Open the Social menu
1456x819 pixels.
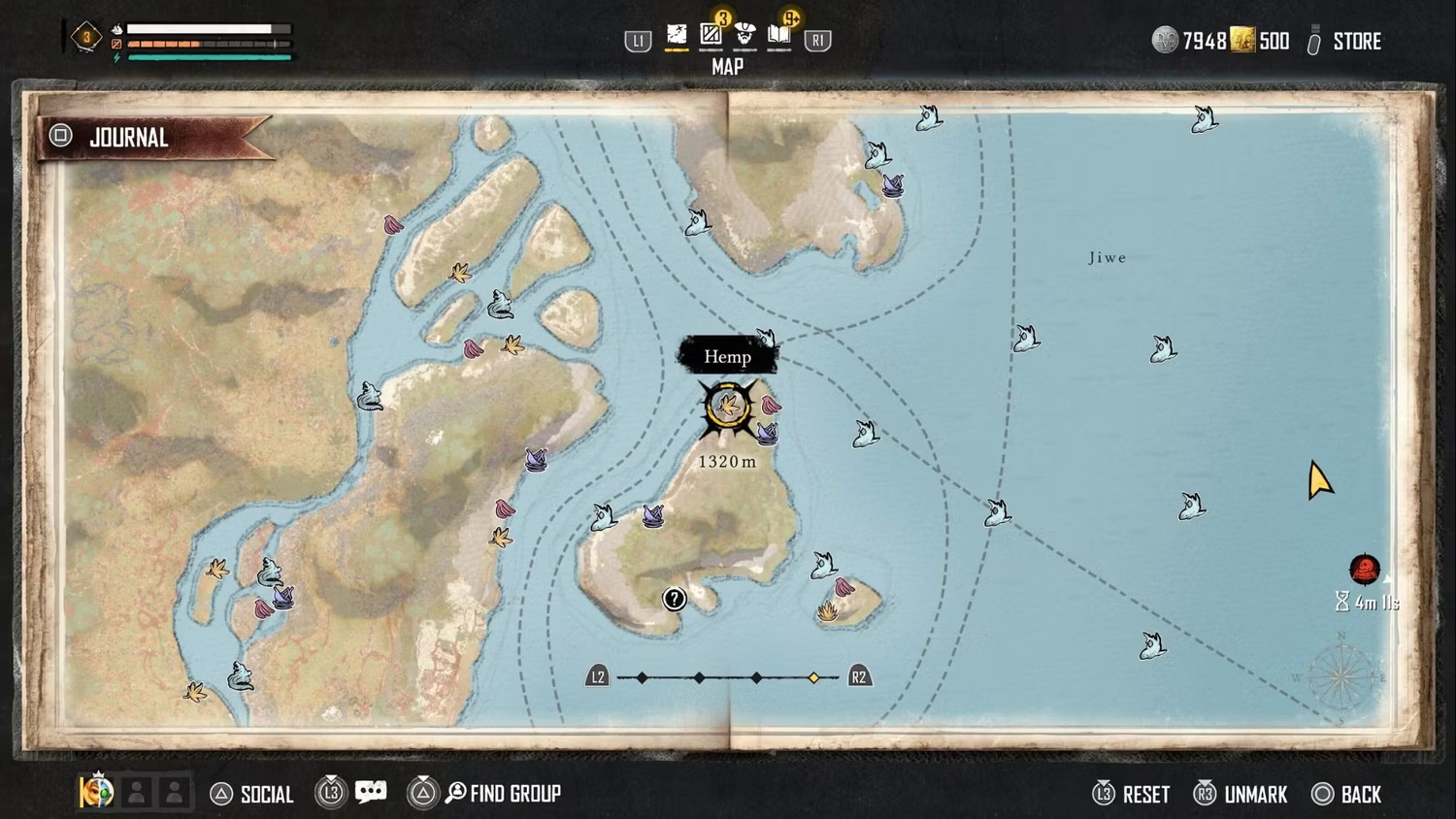pyautogui.click(x=265, y=795)
